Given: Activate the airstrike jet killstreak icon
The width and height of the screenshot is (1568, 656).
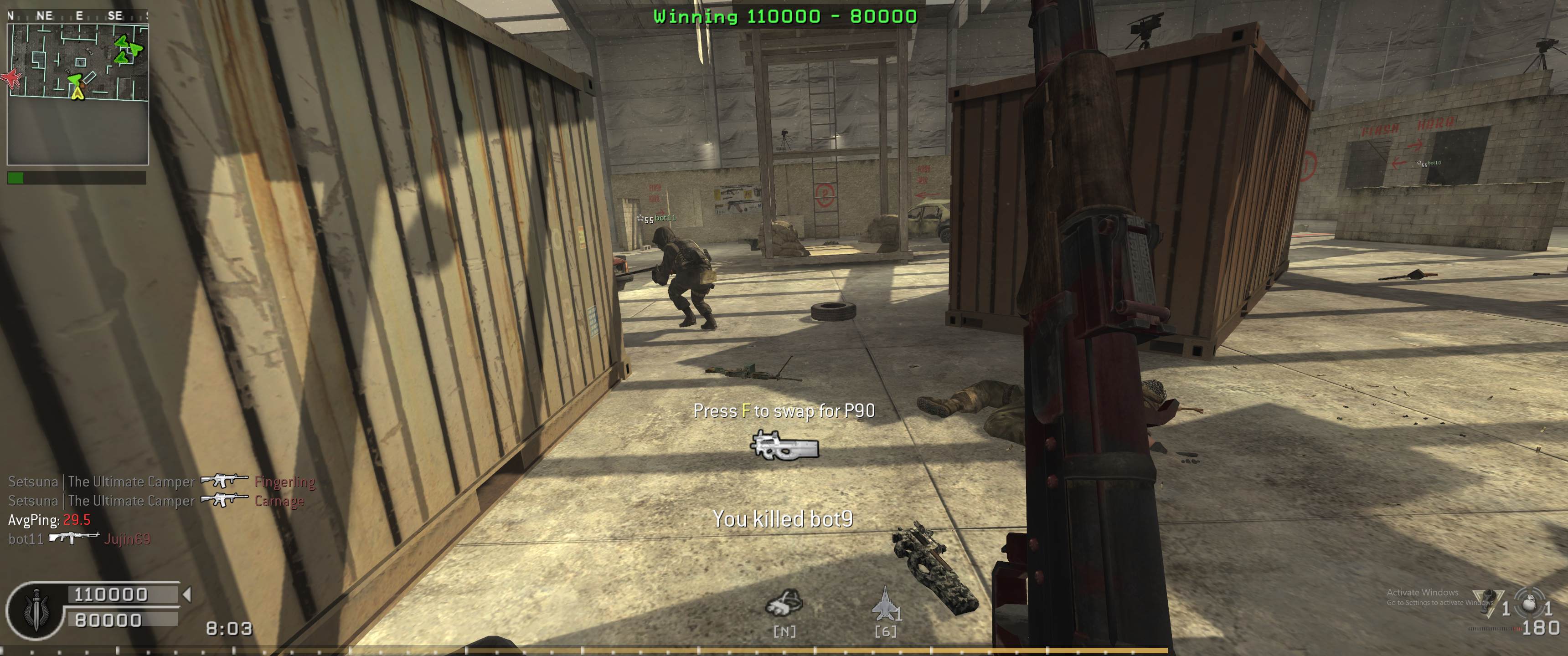Looking at the screenshot, I should click(884, 603).
